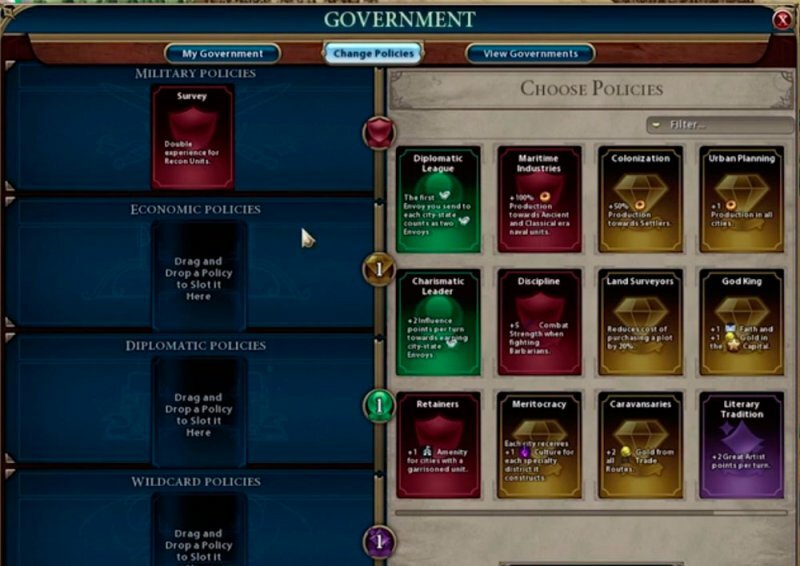Select the Caravansaries policy card
This screenshot has width=800, height=566.
coord(640,445)
